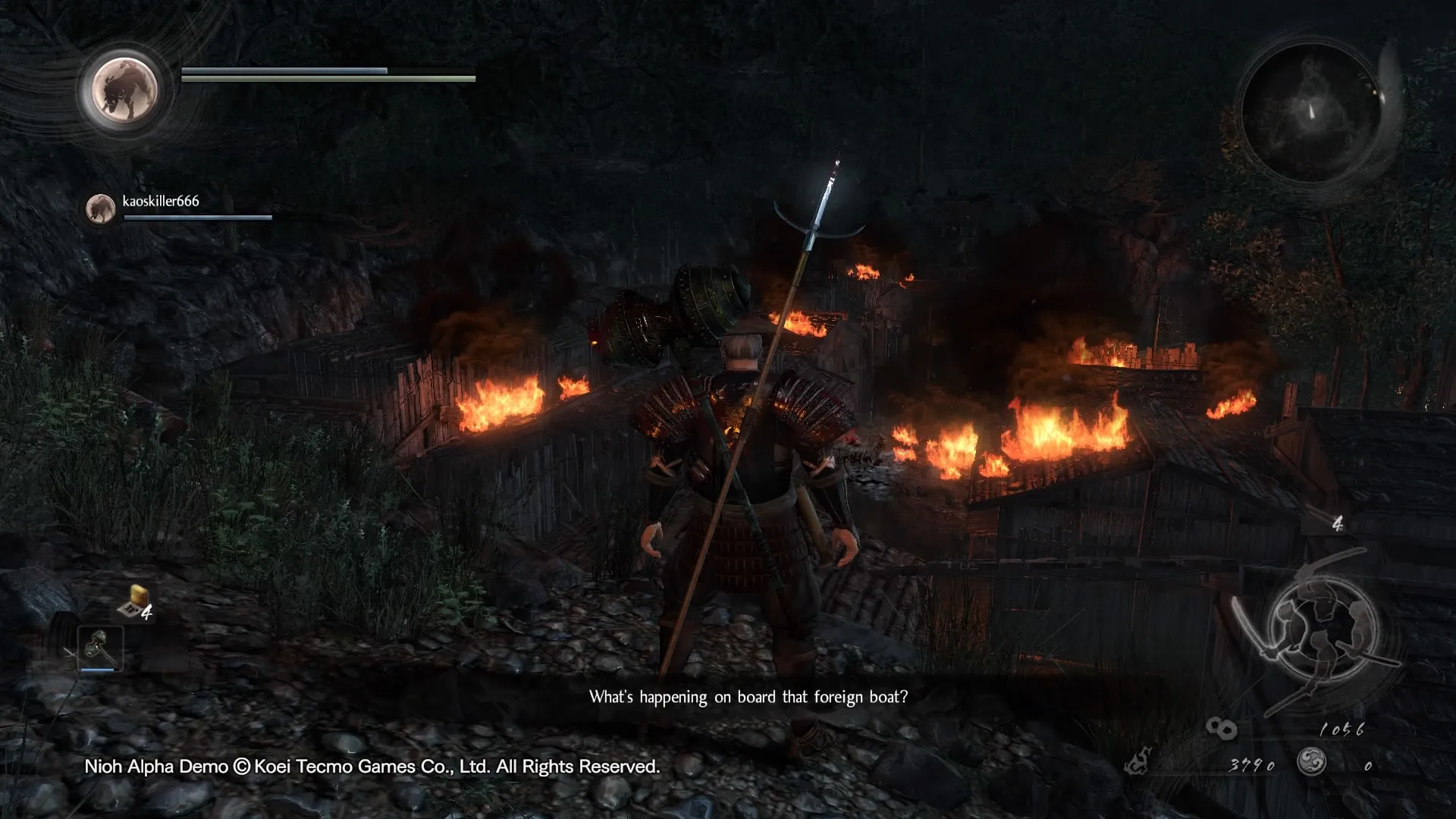Image resolution: width=1456 pixels, height=819 pixels.
Task: Select the guardian spirit portrait emblem
Action: pos(124,89)
